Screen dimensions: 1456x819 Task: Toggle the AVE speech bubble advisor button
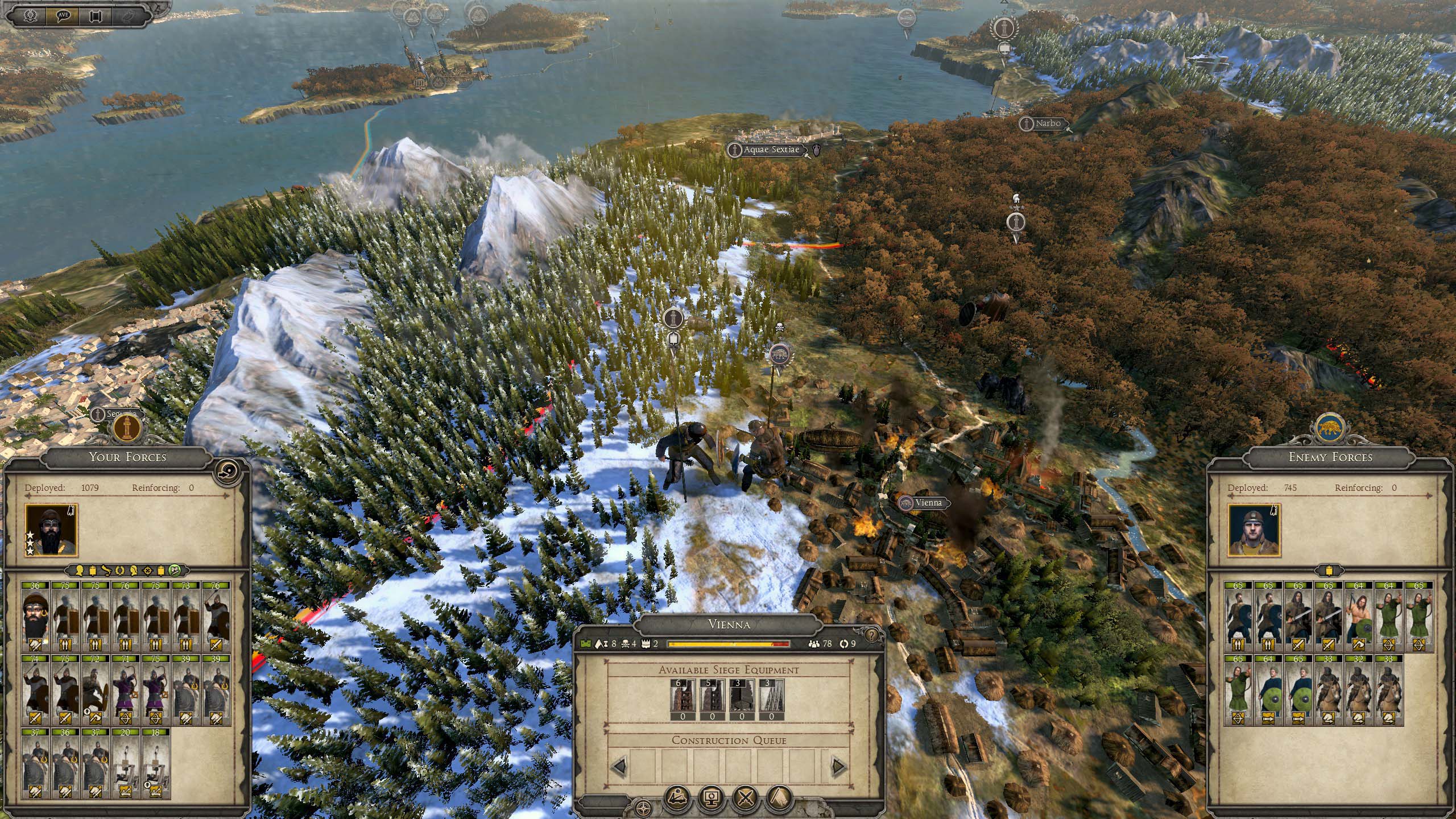63,15
